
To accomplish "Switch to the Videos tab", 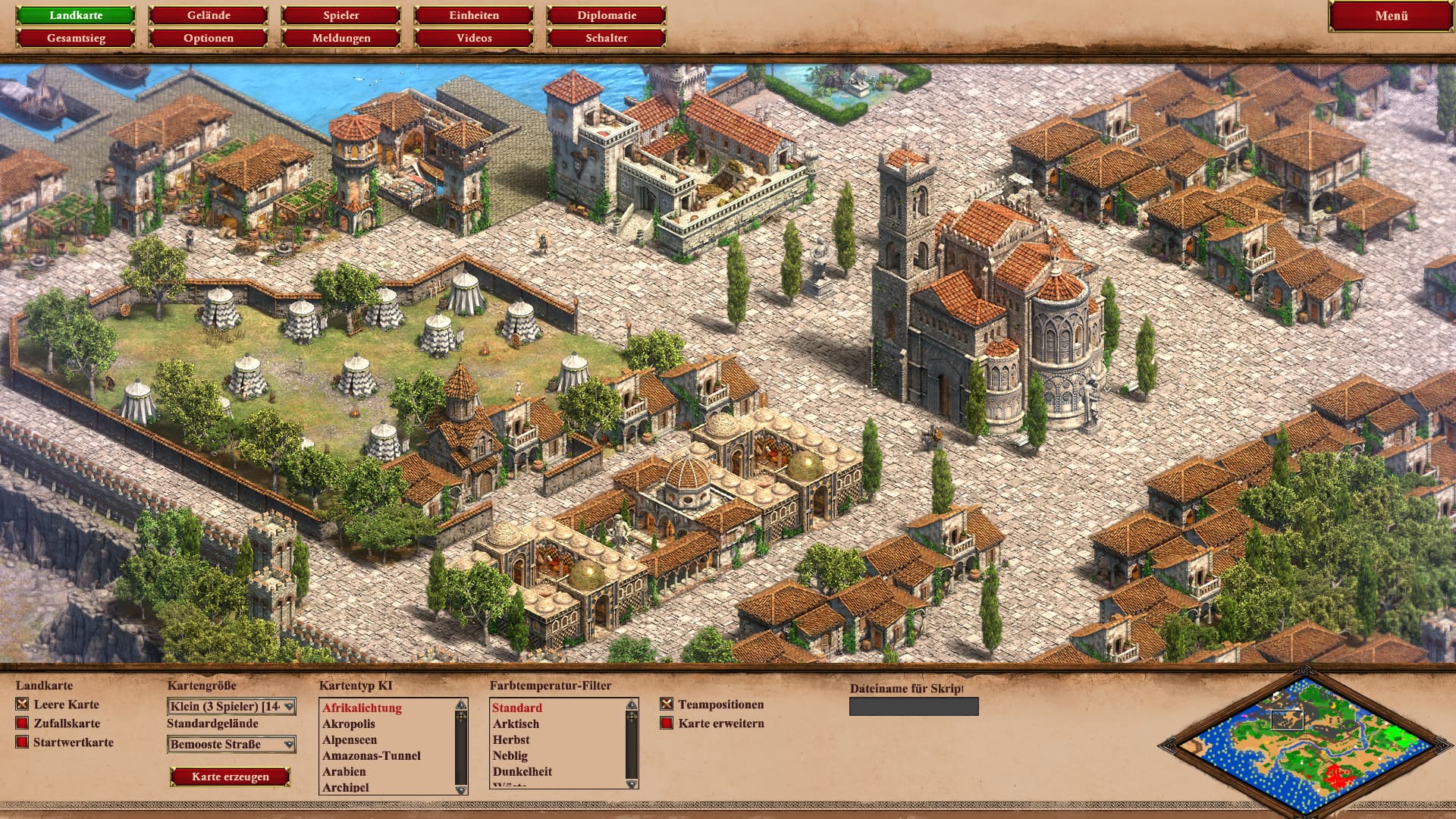I will (x=474, y=38).
